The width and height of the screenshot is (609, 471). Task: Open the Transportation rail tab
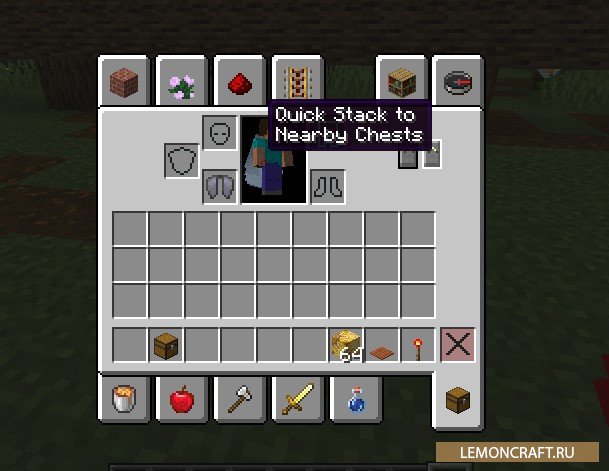click(295, 80)
